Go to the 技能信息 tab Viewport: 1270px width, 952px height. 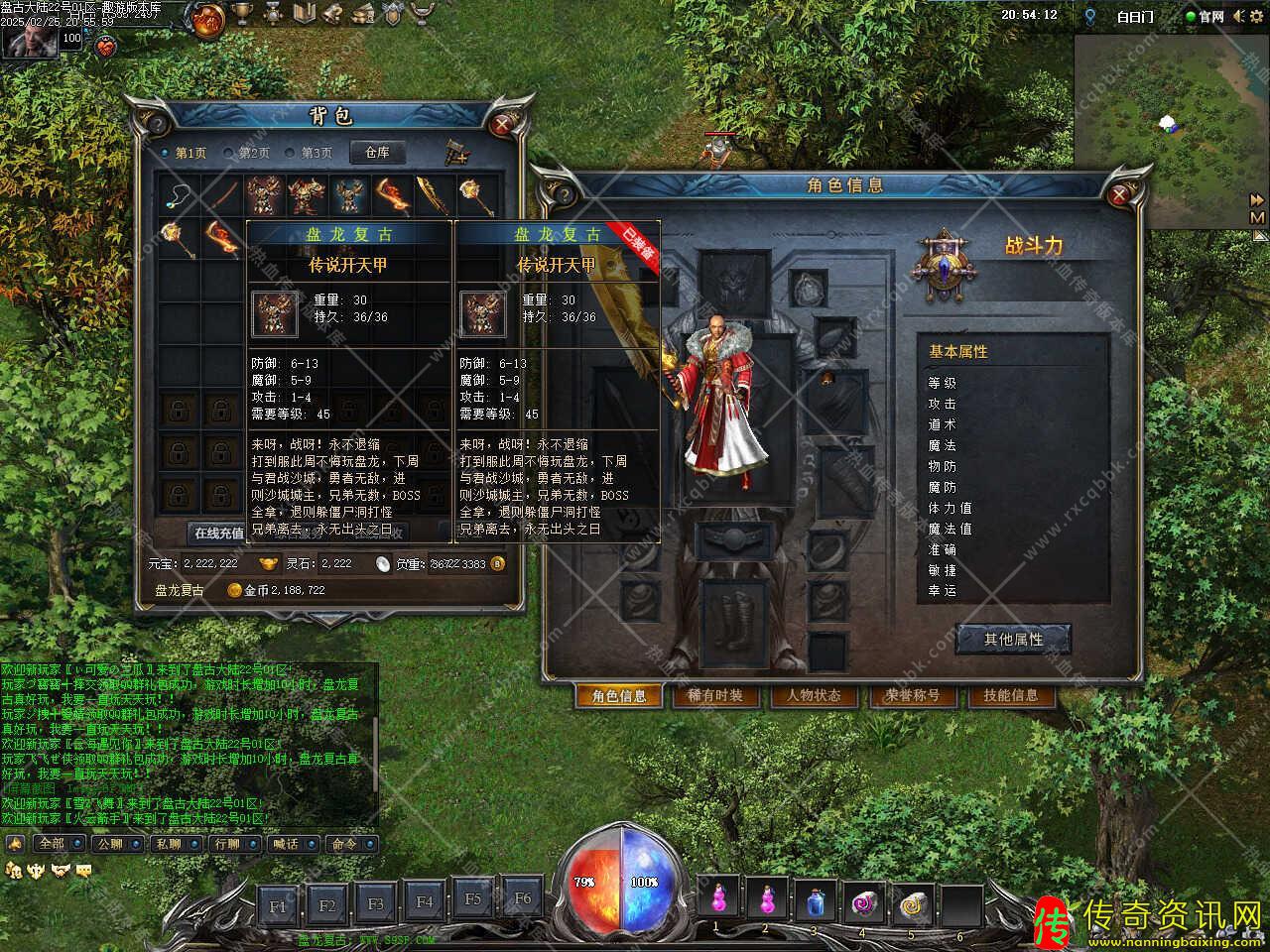click(x=1010, y=696)
